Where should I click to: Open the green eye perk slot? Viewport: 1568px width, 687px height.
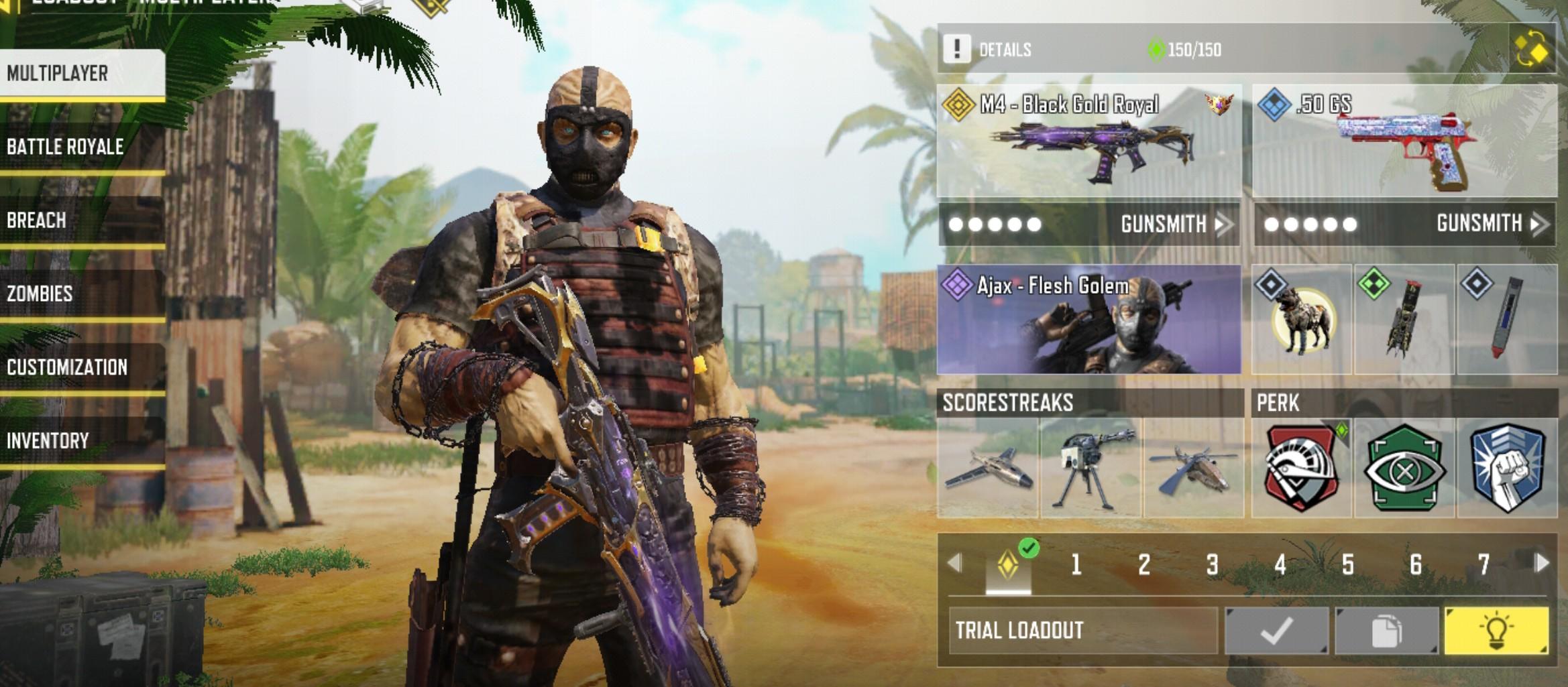click(x=1404, y=469)
